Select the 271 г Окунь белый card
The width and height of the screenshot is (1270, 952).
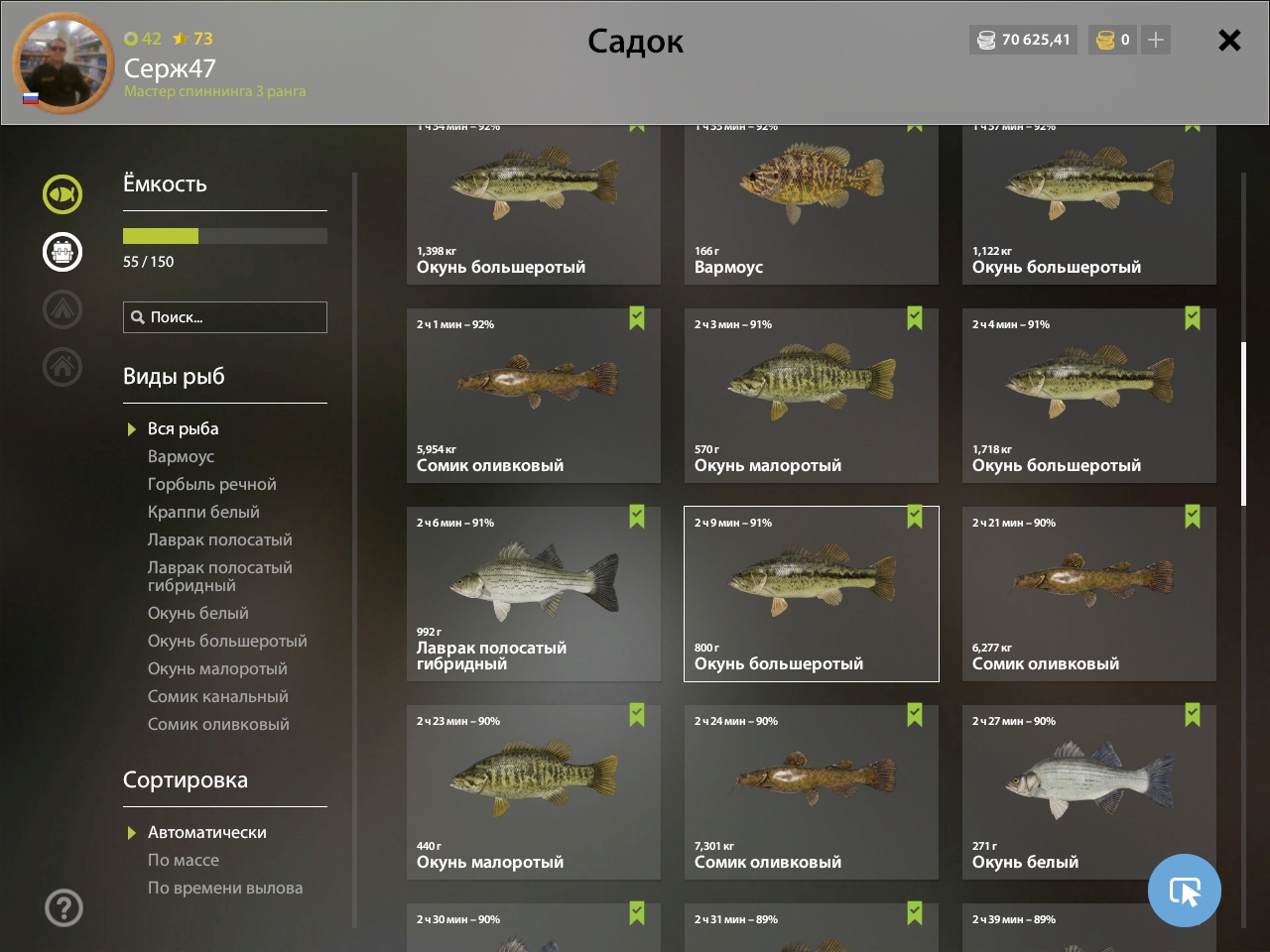click(x=1088, y=792)
